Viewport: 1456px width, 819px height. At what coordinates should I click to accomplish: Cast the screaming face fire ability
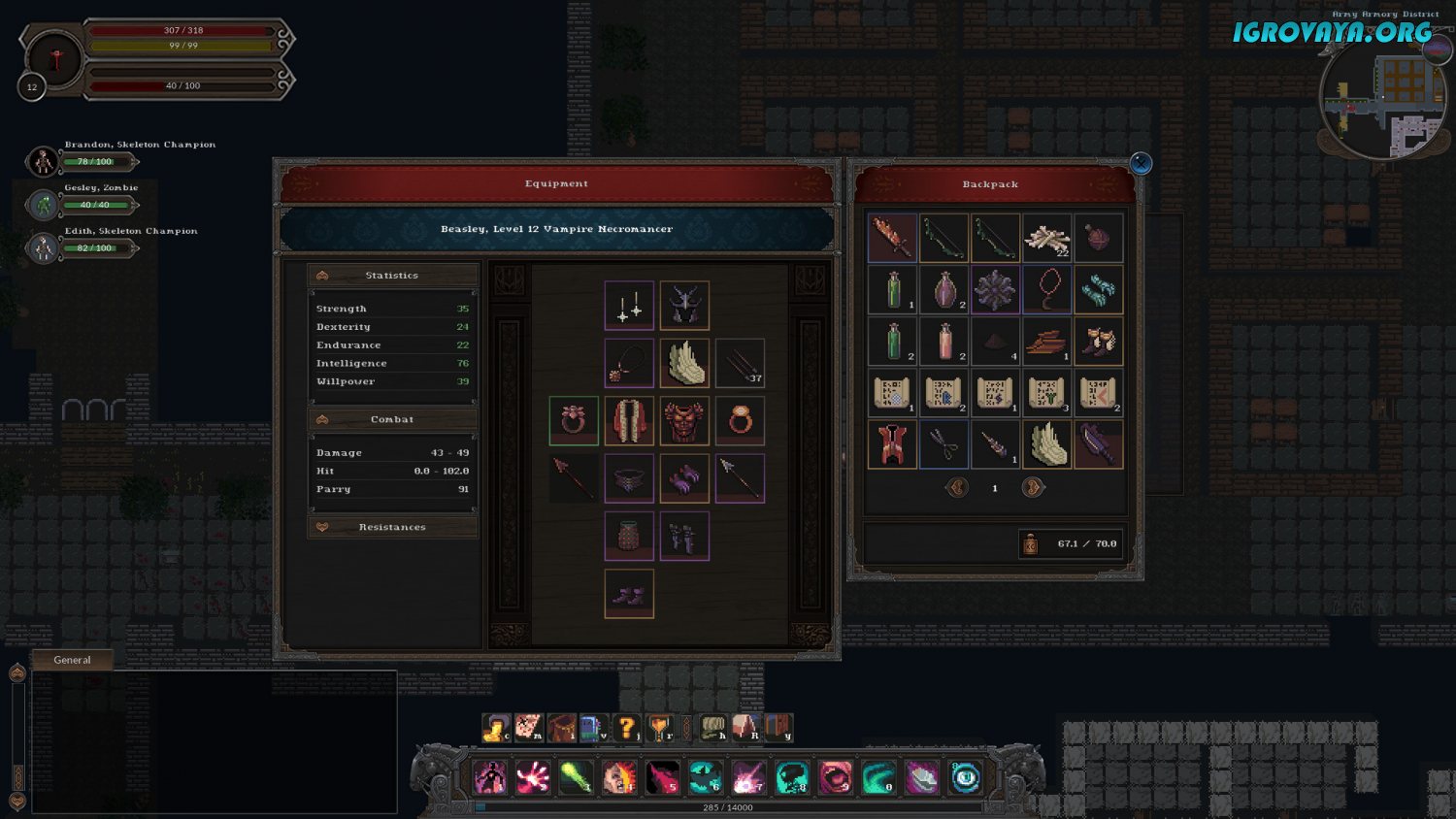619,777
